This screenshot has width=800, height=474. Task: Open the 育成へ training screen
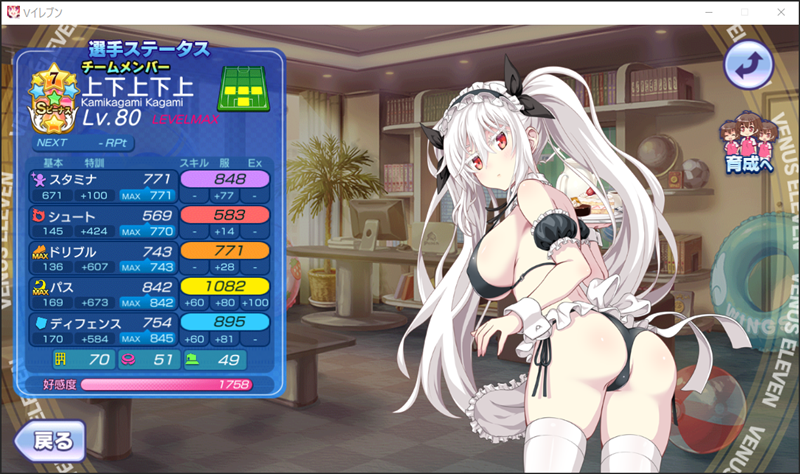pos(749,147)
